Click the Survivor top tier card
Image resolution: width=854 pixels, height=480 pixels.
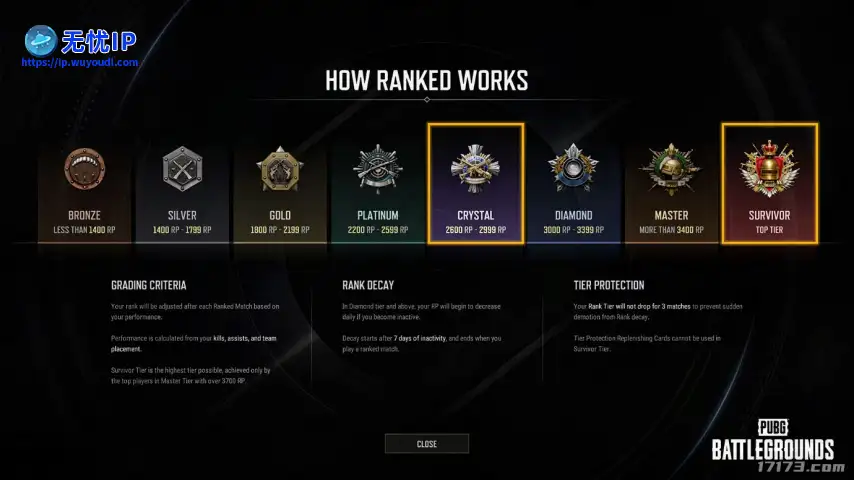[x=770, y=185]
